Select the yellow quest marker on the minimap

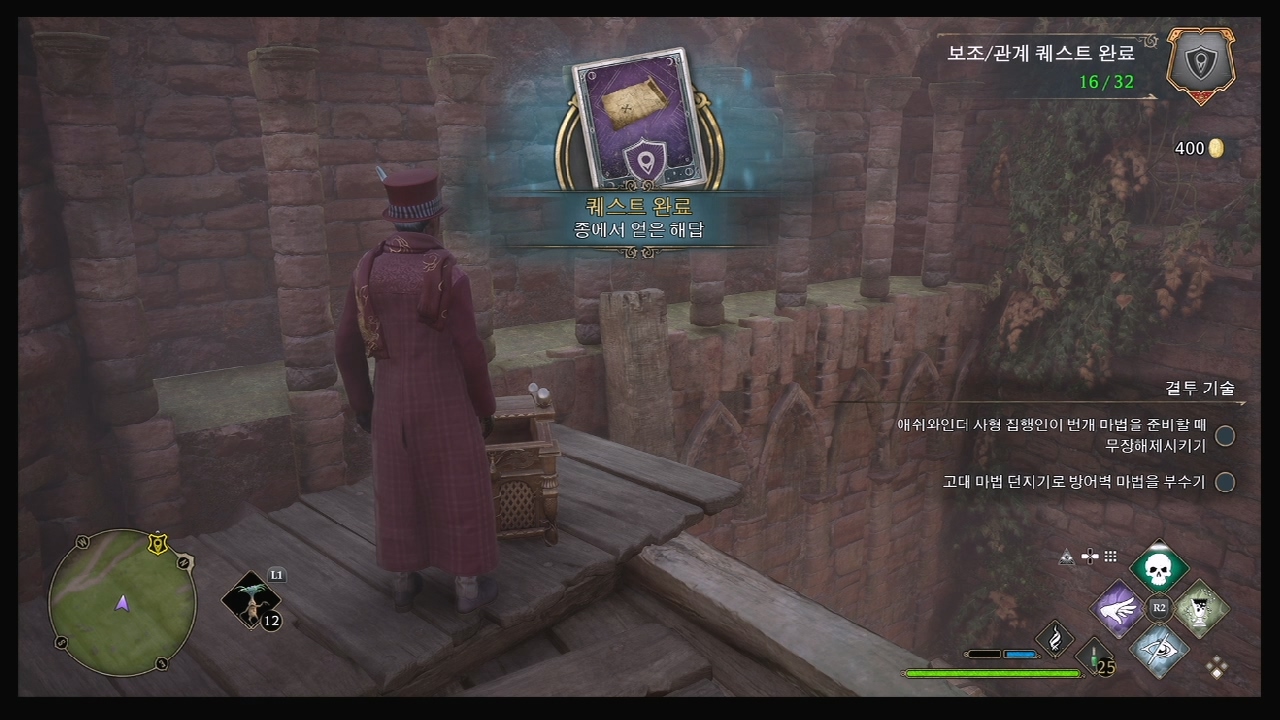click(156, 545)
